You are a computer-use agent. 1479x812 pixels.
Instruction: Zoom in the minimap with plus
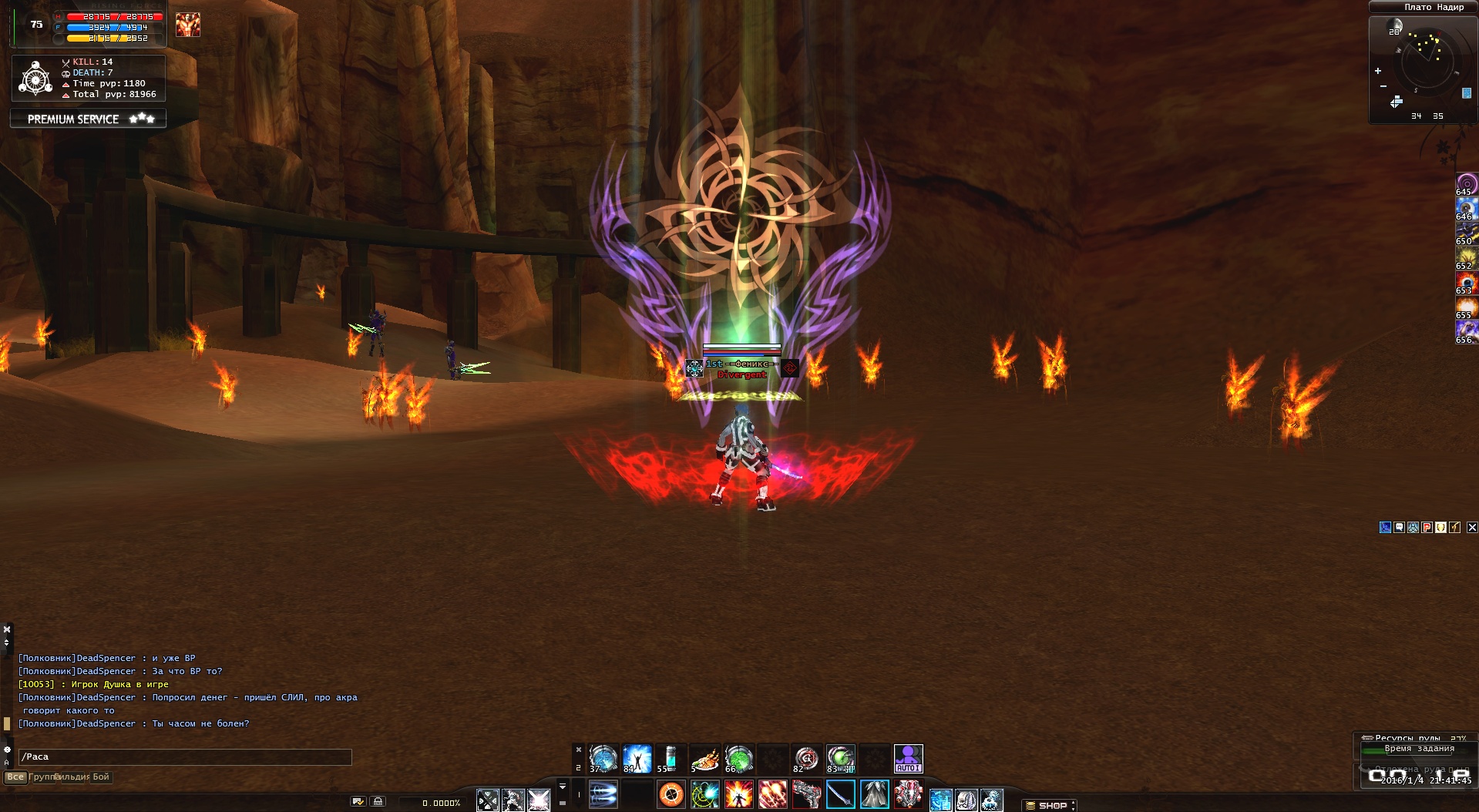tap(1378, 71)
